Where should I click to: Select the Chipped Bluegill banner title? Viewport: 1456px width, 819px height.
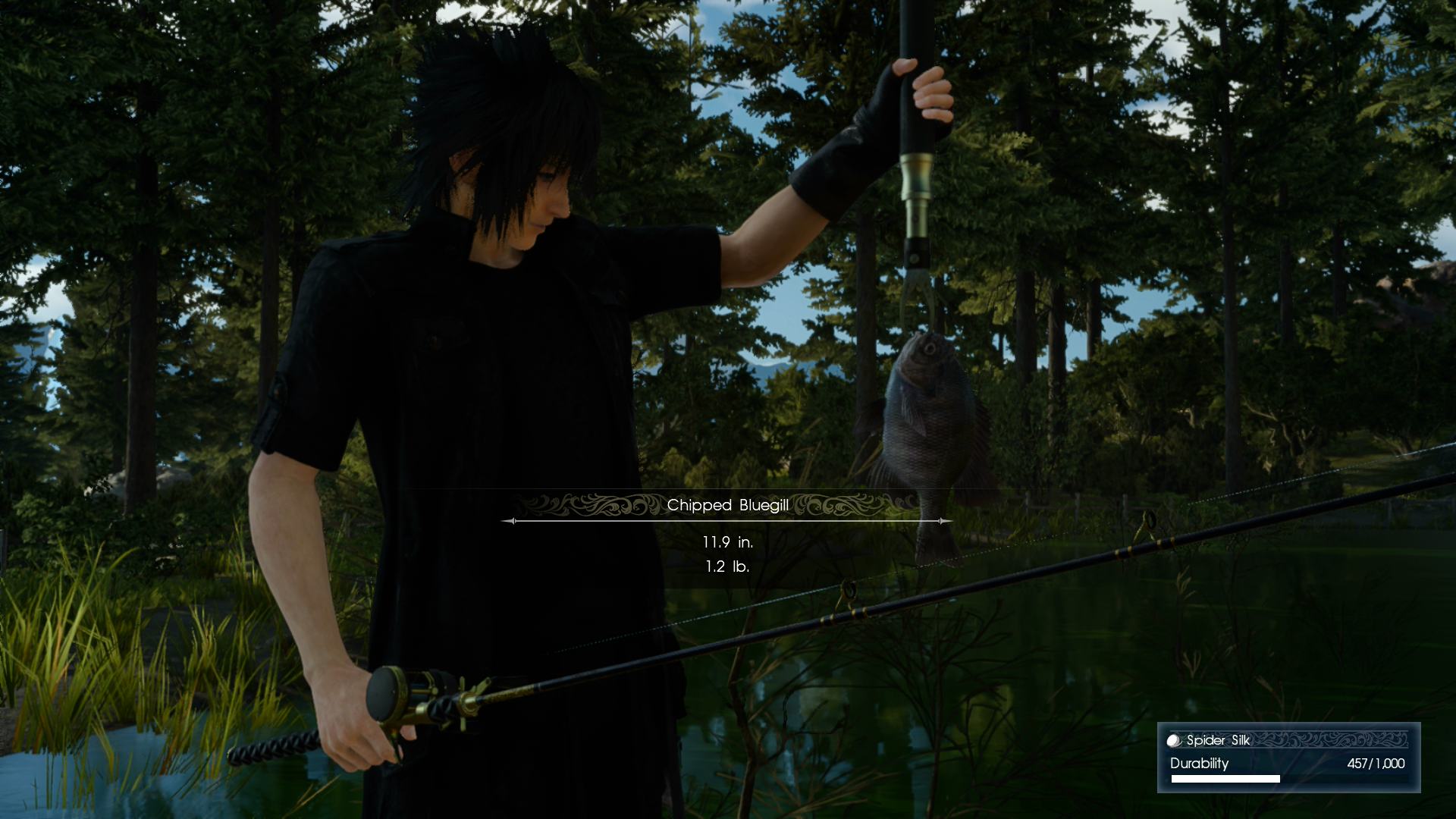[x=728, y=504]
